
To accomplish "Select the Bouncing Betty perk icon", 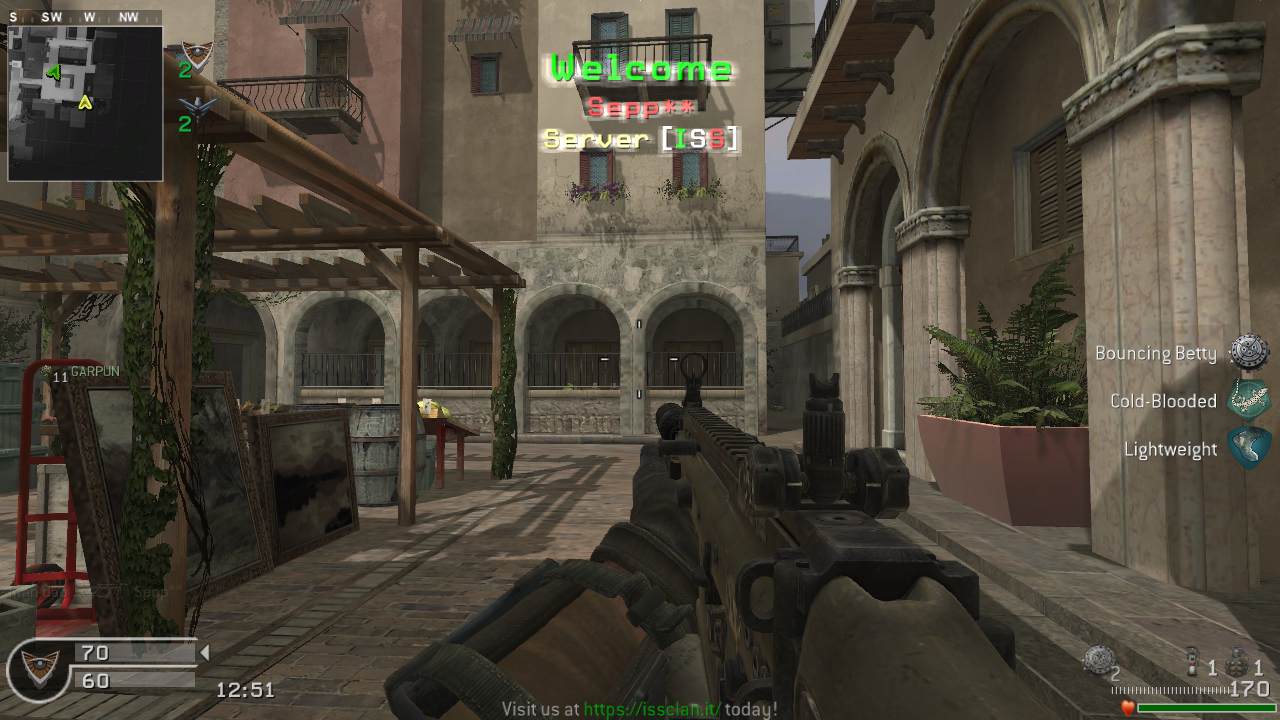I will [1249, 353].
